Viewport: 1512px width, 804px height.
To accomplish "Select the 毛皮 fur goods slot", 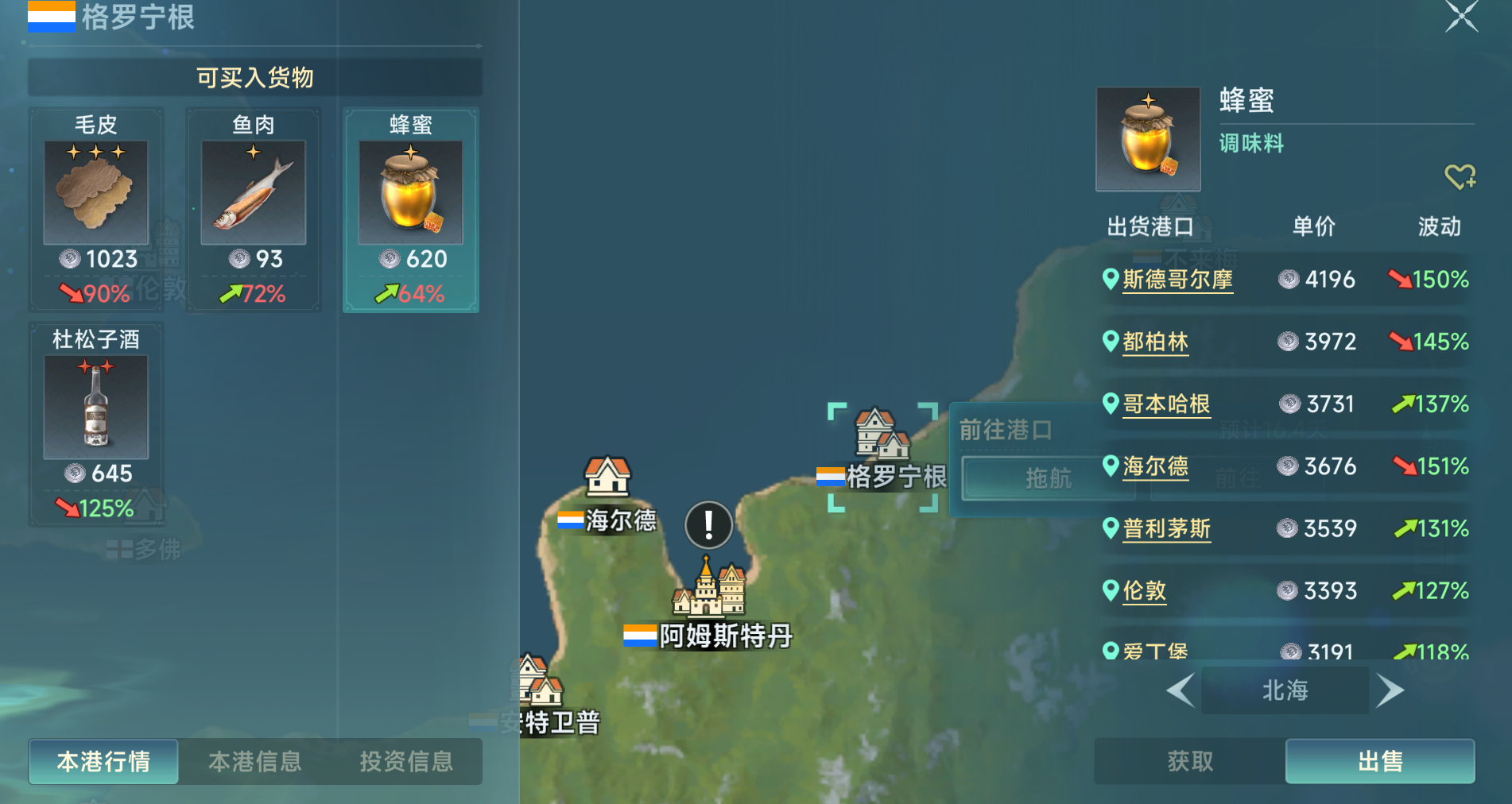I will [96, 210].
